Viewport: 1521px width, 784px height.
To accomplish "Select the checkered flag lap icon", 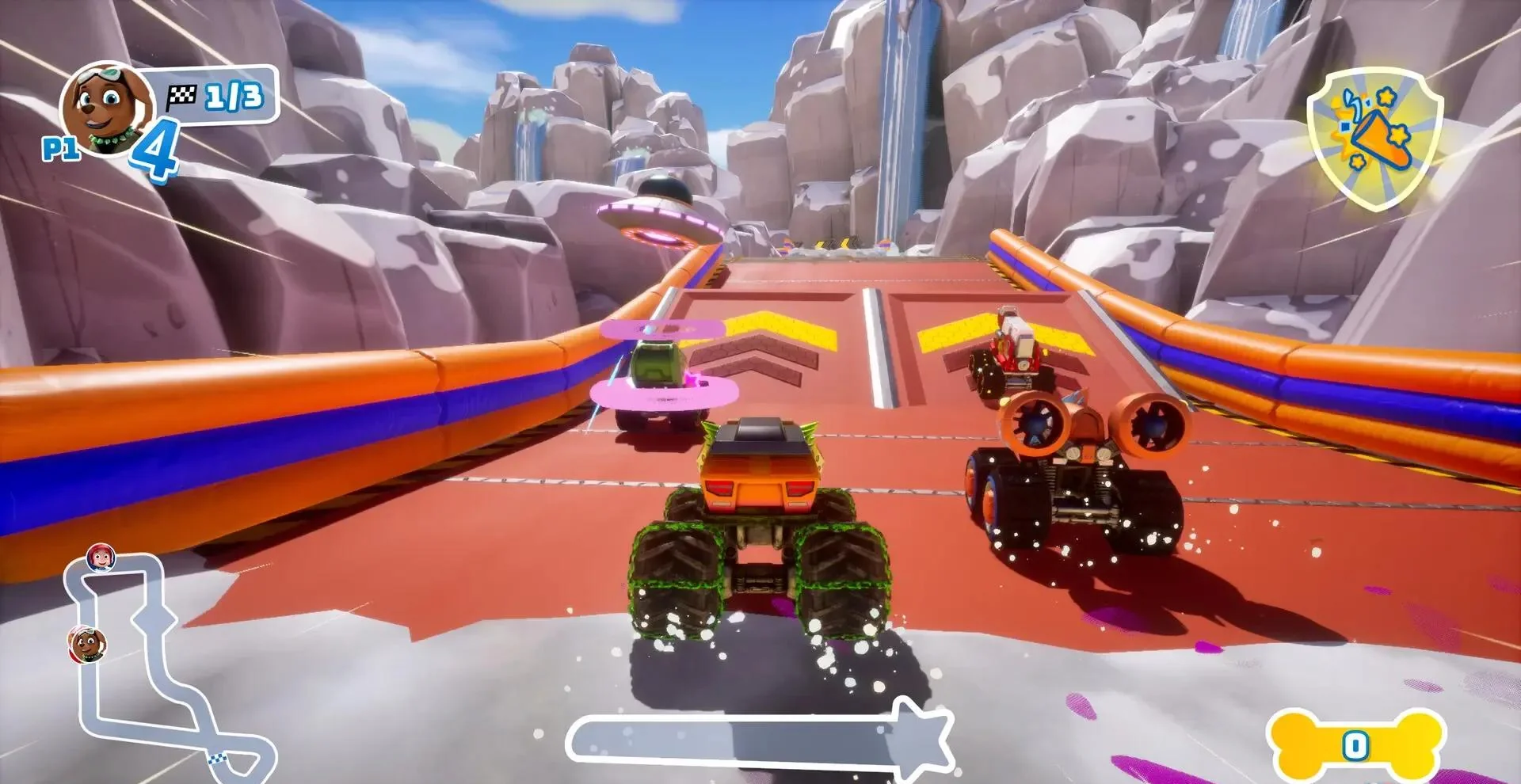I will click(184, 95).
